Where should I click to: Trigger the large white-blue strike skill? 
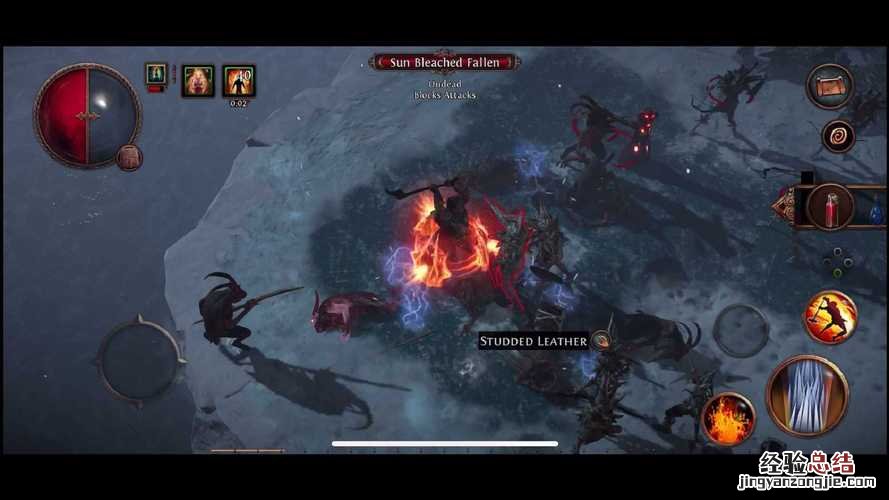807,395
